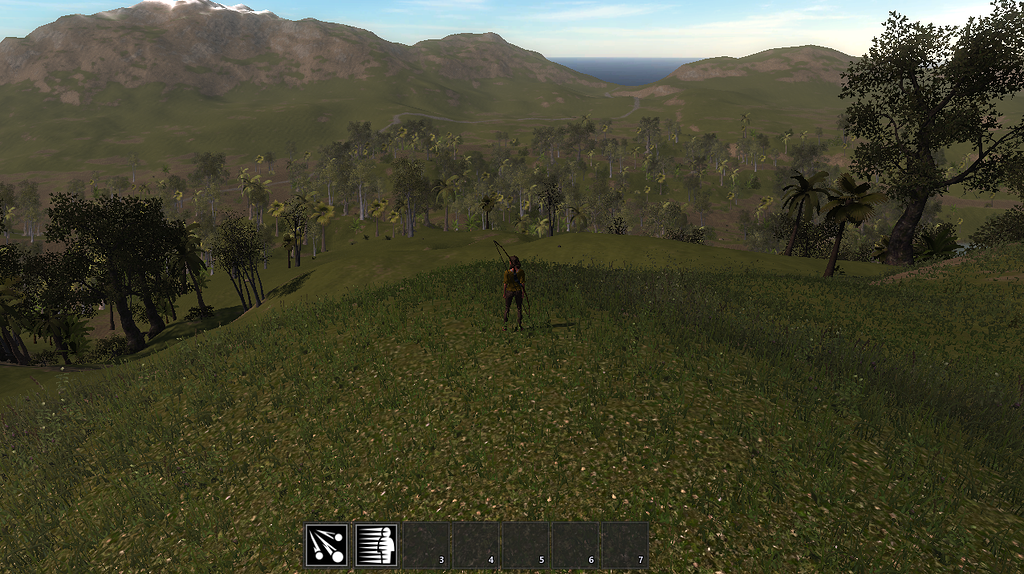This screenshot has width=1024, height=574.
Task: Choose the hotbar slot labeled 5
Action: pos(526,545)
